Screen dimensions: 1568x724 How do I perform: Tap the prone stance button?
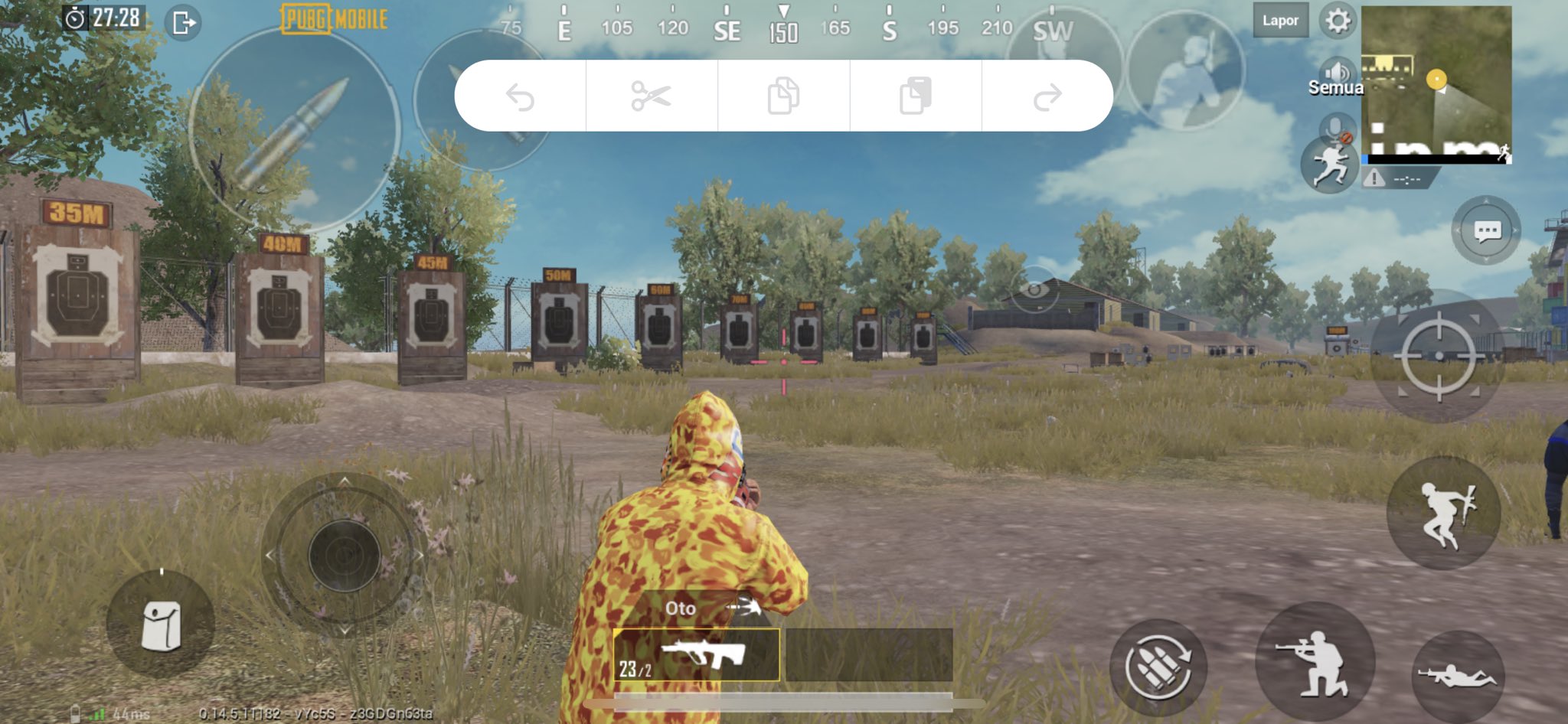point(1457,674)
